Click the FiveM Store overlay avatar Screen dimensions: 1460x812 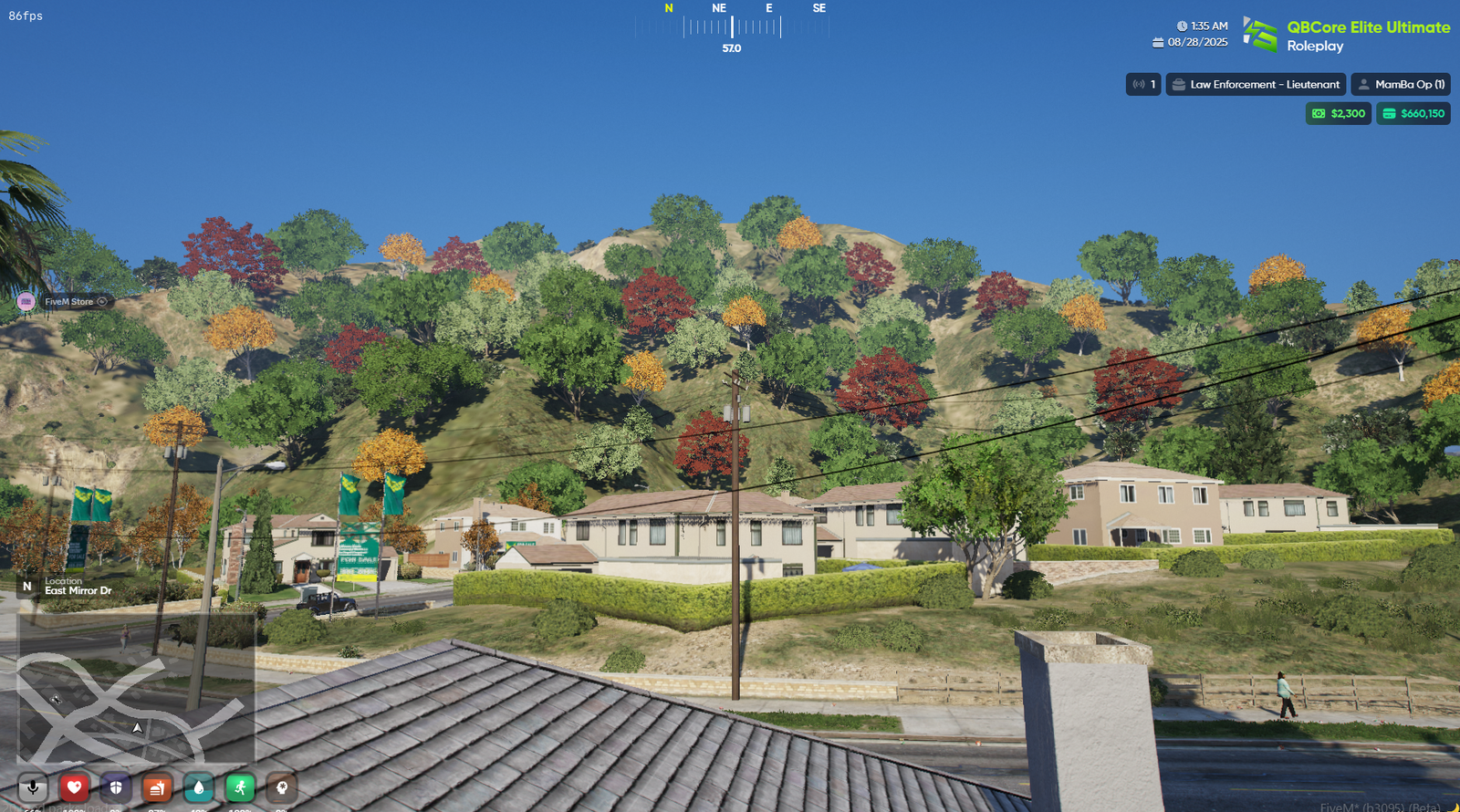pos(26,302)
